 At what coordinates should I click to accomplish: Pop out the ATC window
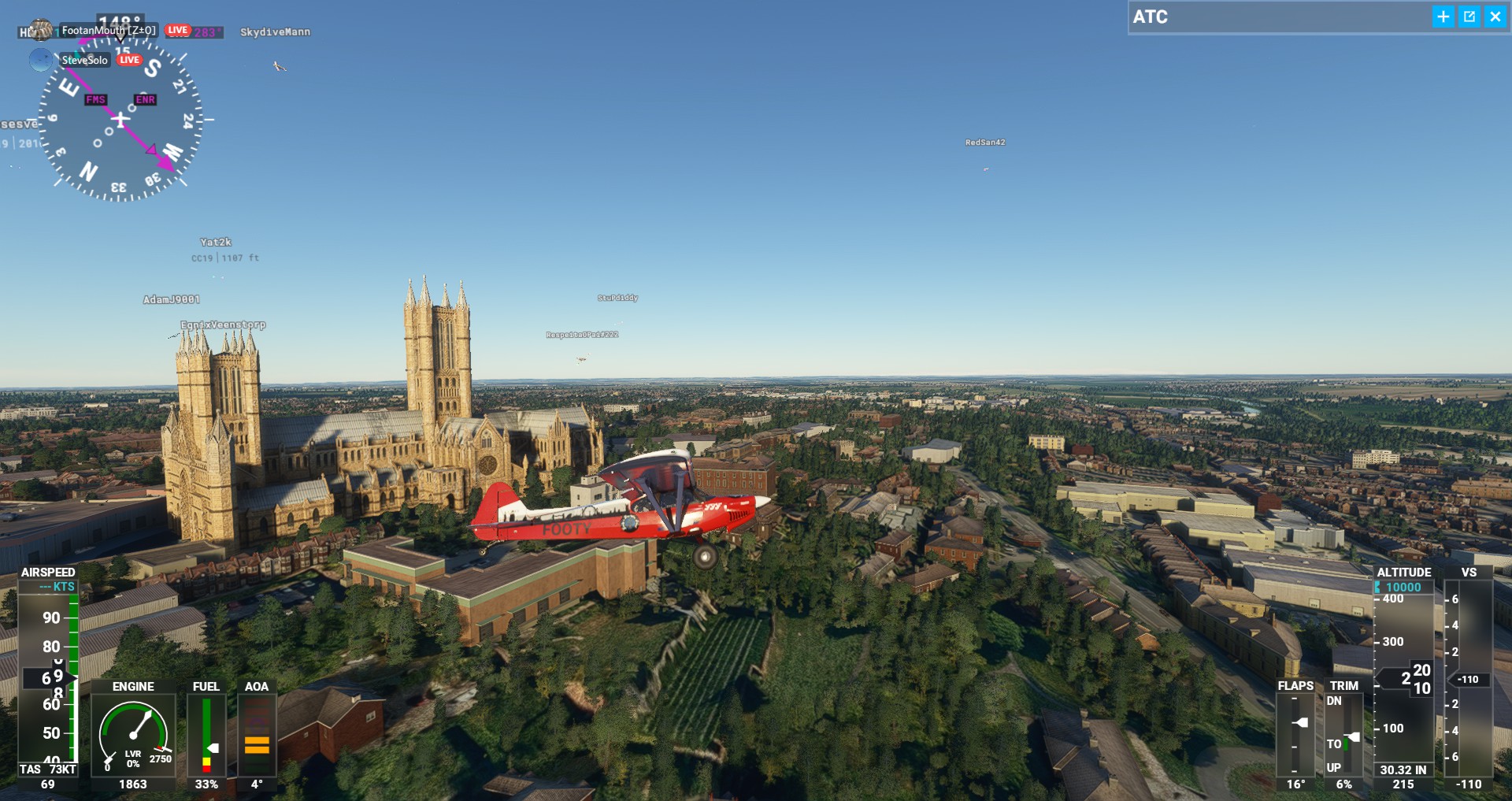point(1469,17)
